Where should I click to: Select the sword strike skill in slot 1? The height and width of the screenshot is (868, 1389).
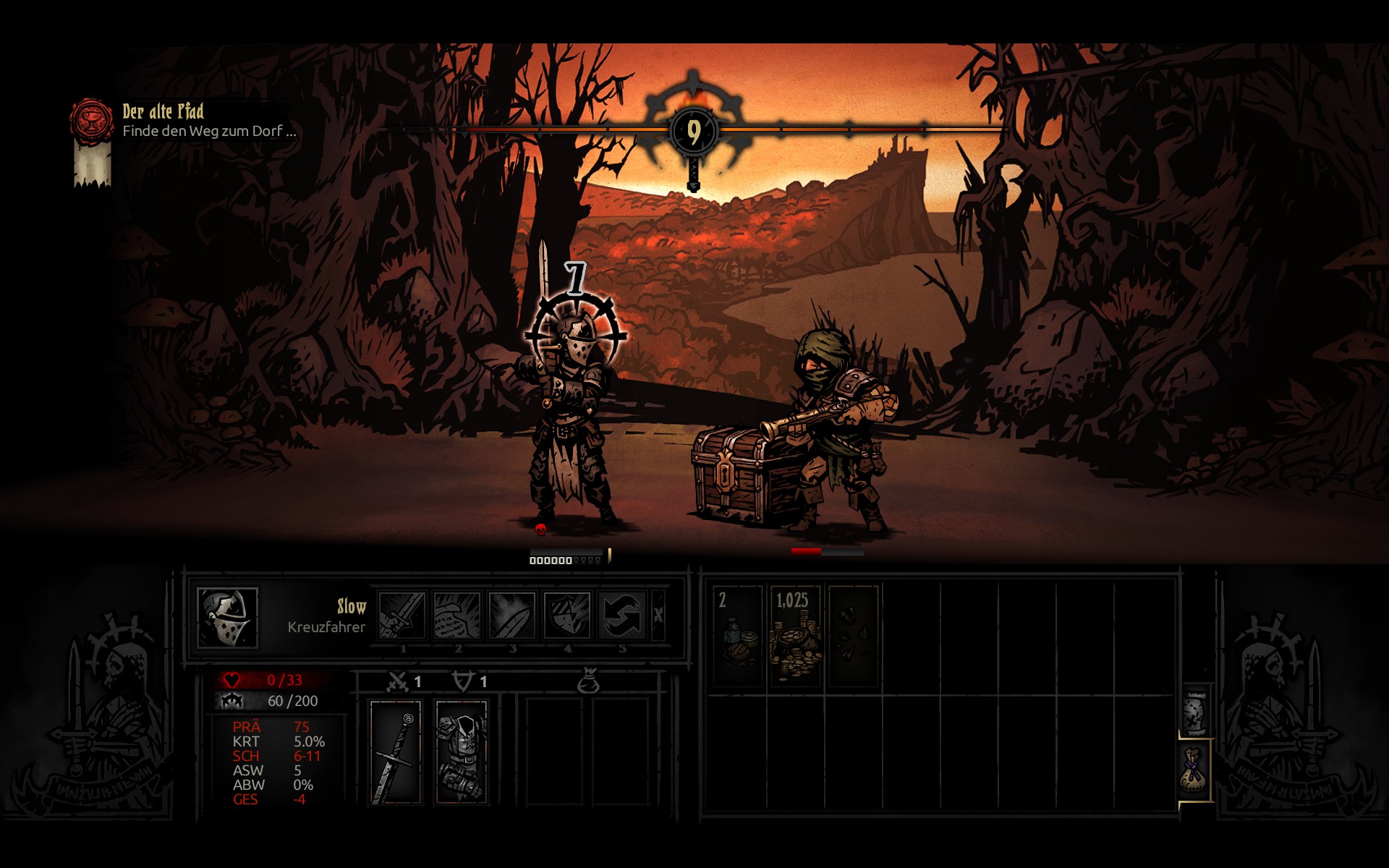click(x=402, y=615)
